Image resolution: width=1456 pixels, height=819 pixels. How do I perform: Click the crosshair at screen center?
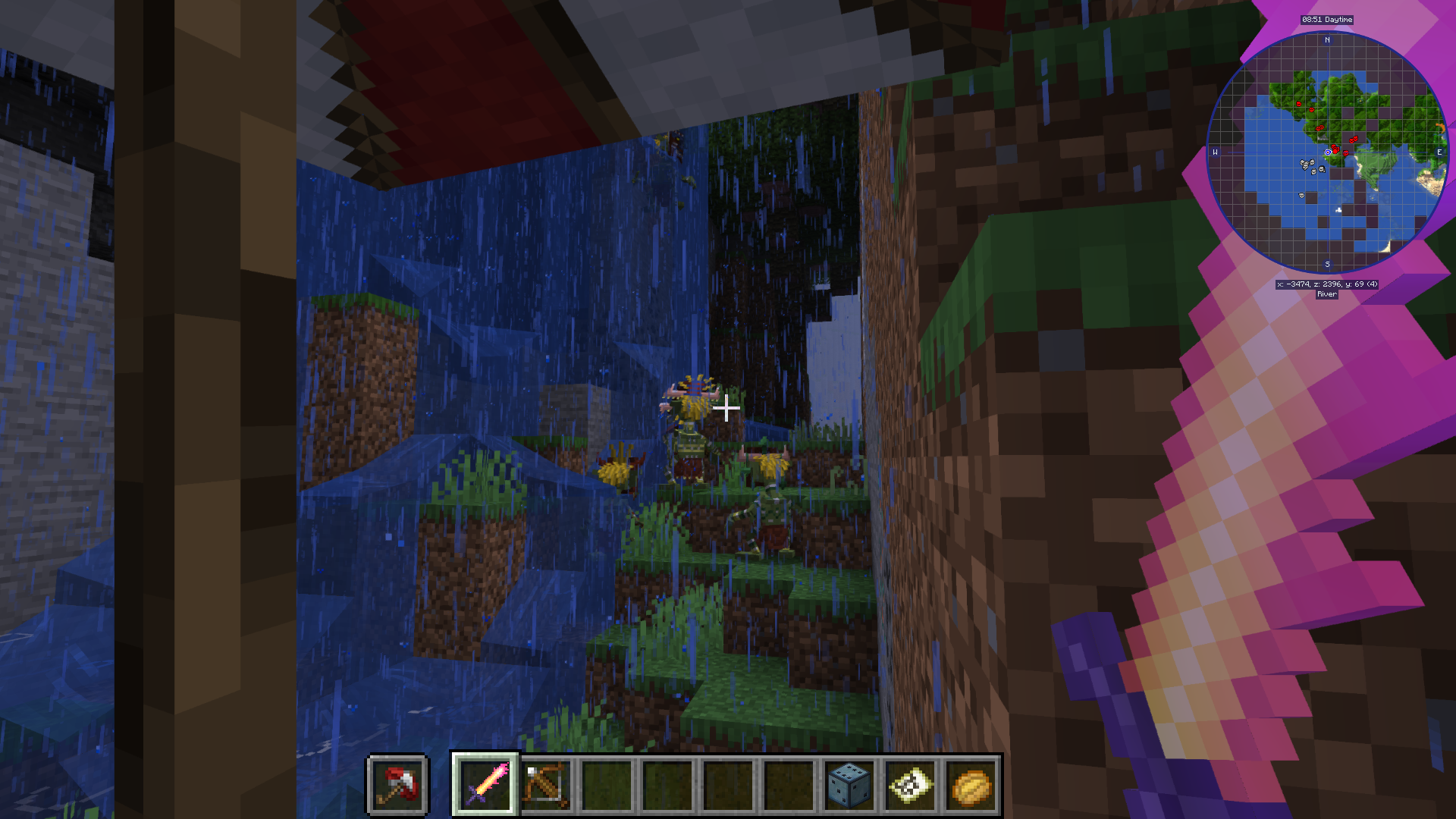(726, 409)
